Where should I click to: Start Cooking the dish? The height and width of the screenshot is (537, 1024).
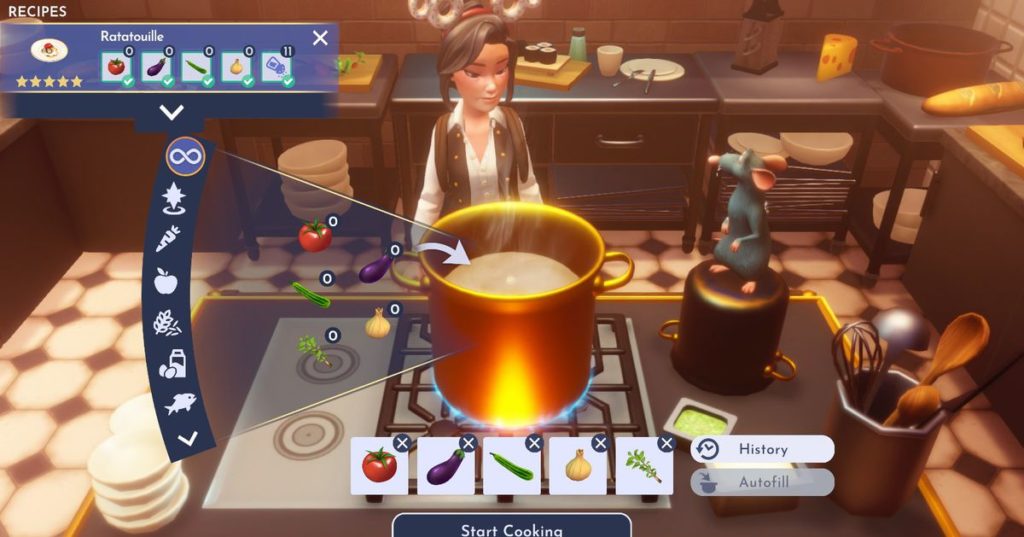[x=511, y=527]
